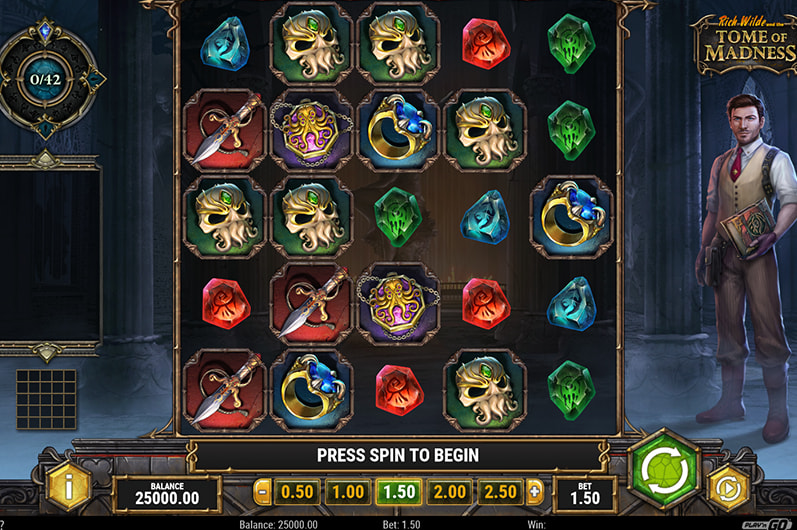Pick the 2.00 bet amount

(x=449, y=491)
